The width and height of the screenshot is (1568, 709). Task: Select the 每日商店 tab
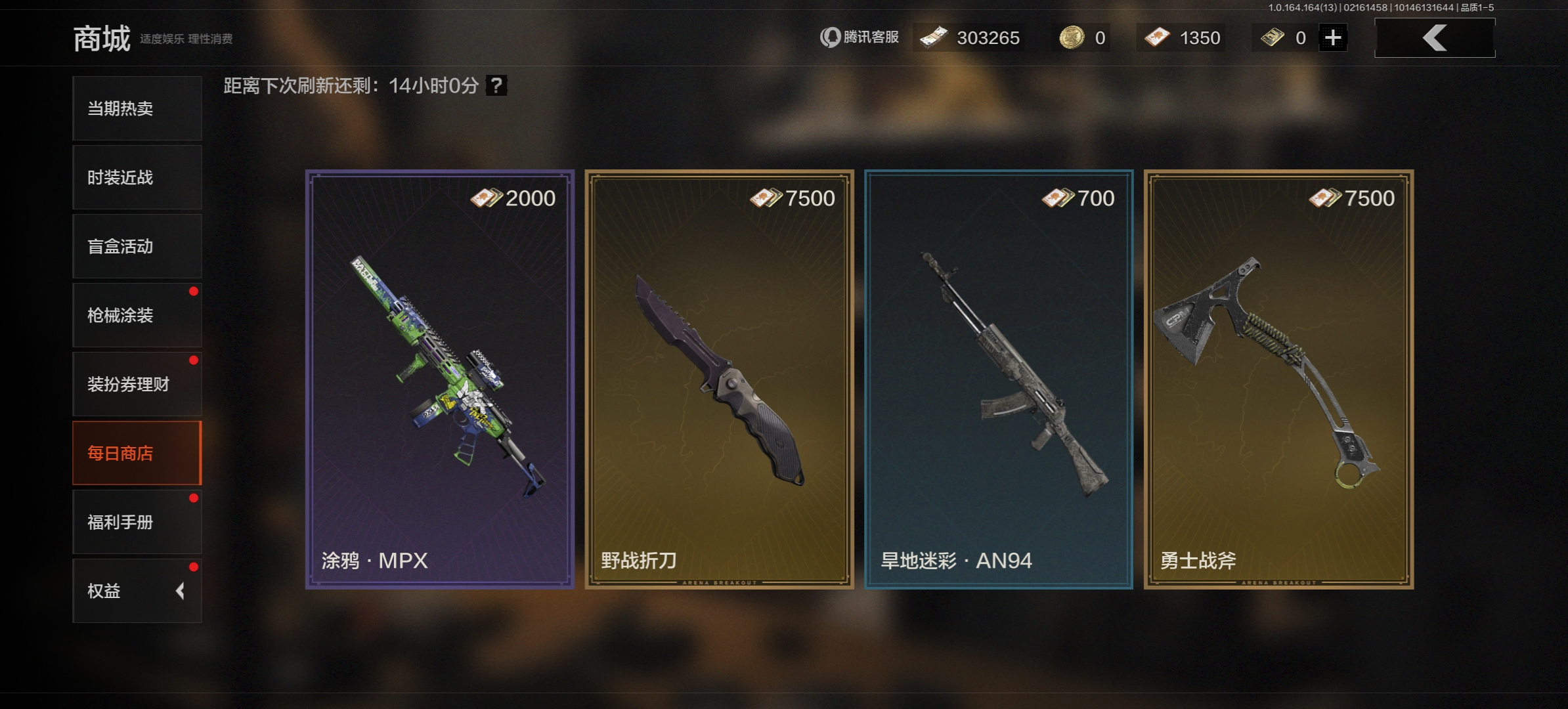point(137,453)
